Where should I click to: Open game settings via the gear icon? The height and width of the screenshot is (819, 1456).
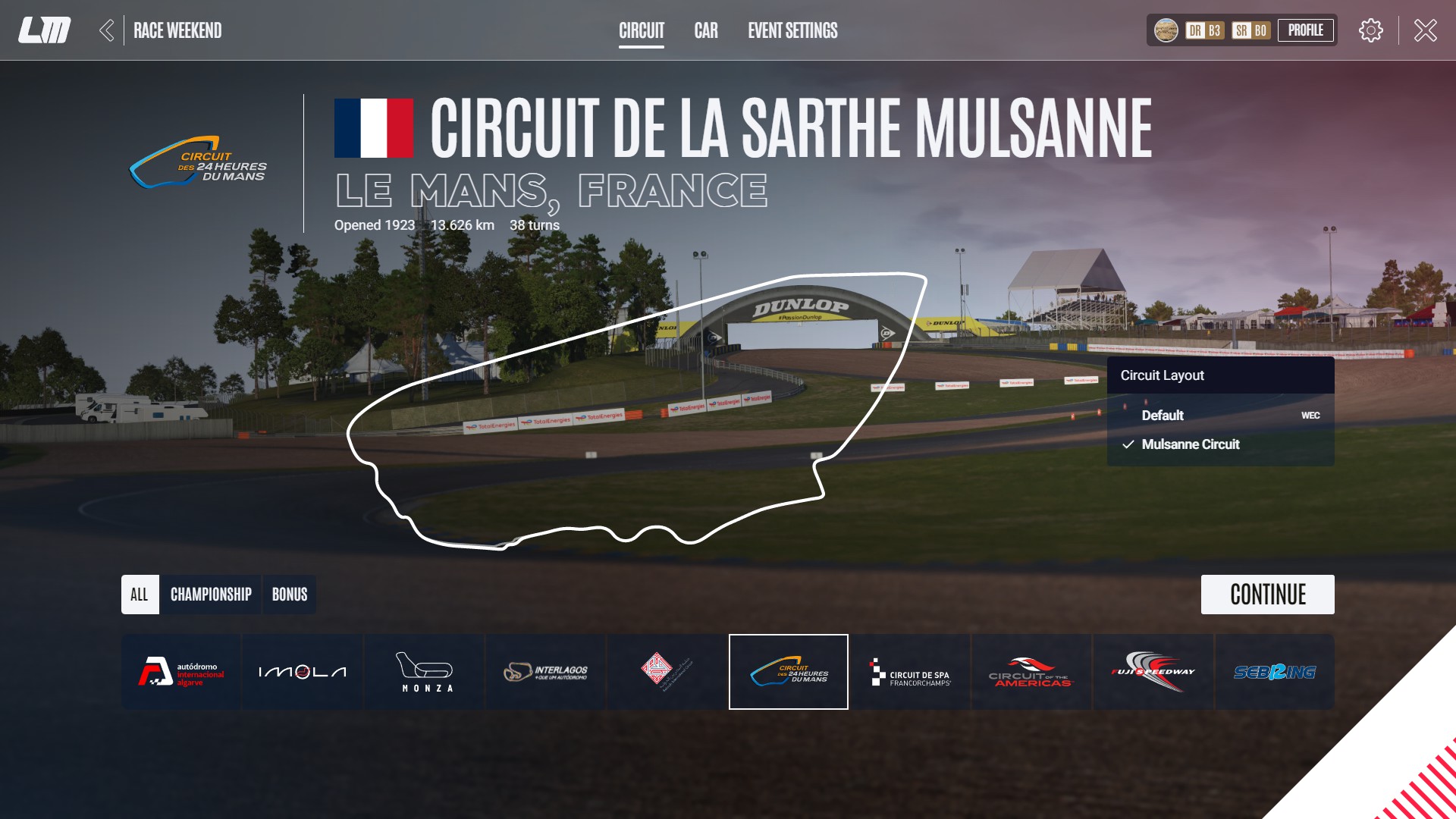click(1370, 30)
